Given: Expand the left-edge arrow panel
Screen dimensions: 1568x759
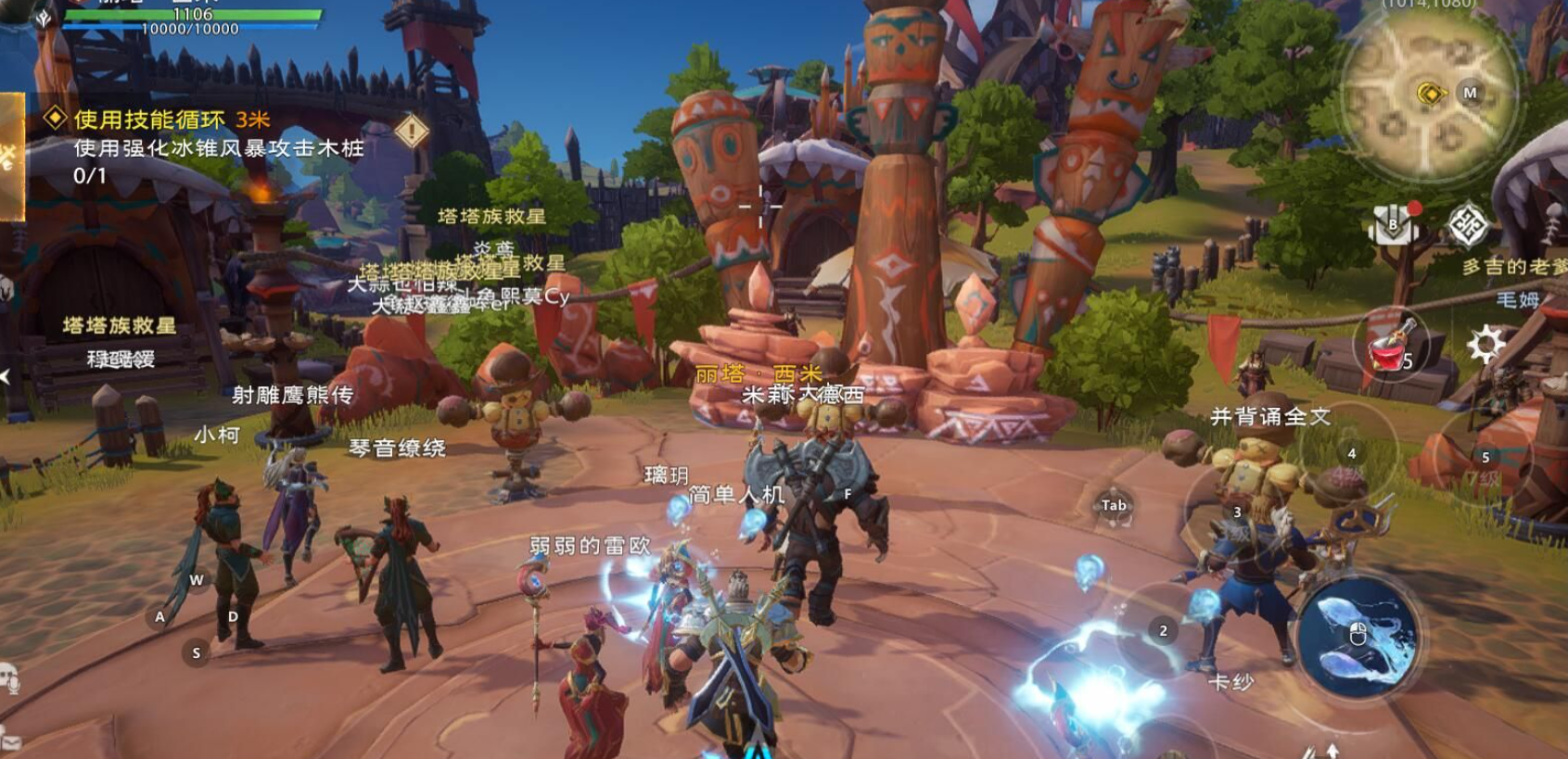Looking at the screenshot, I should tap(6, 376).
